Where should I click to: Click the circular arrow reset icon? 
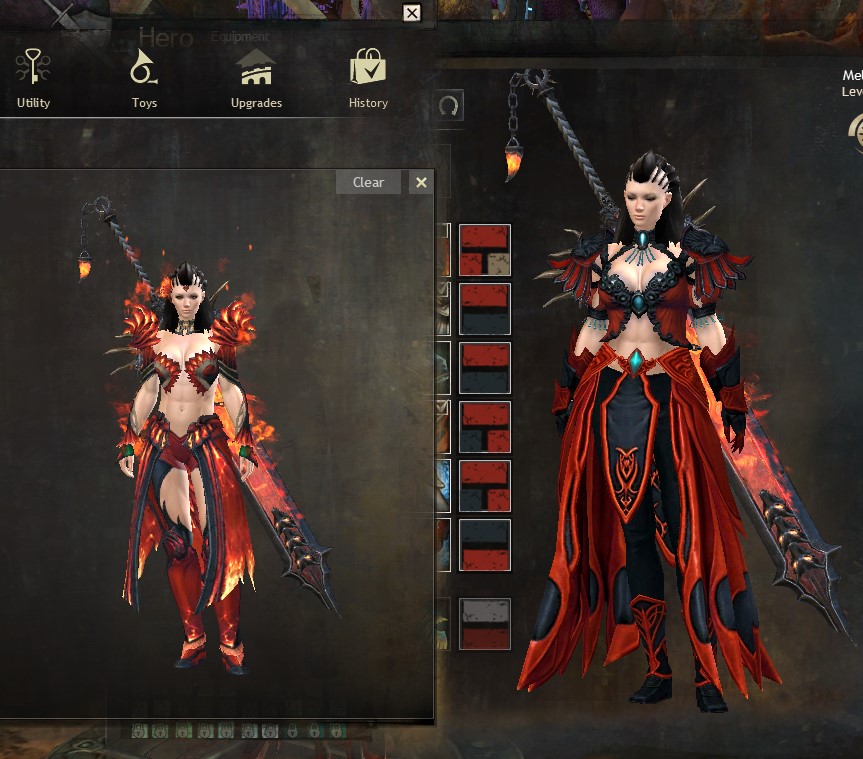pos(449,105)
